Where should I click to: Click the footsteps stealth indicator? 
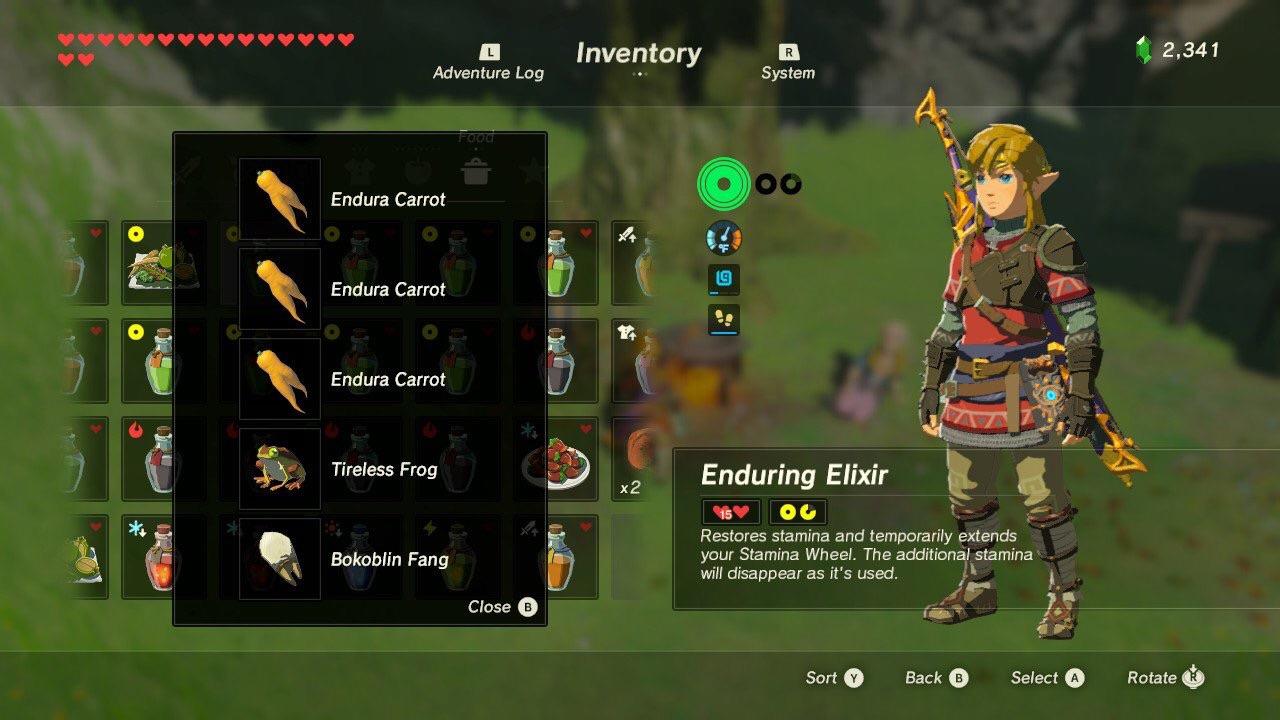[723, 320]
